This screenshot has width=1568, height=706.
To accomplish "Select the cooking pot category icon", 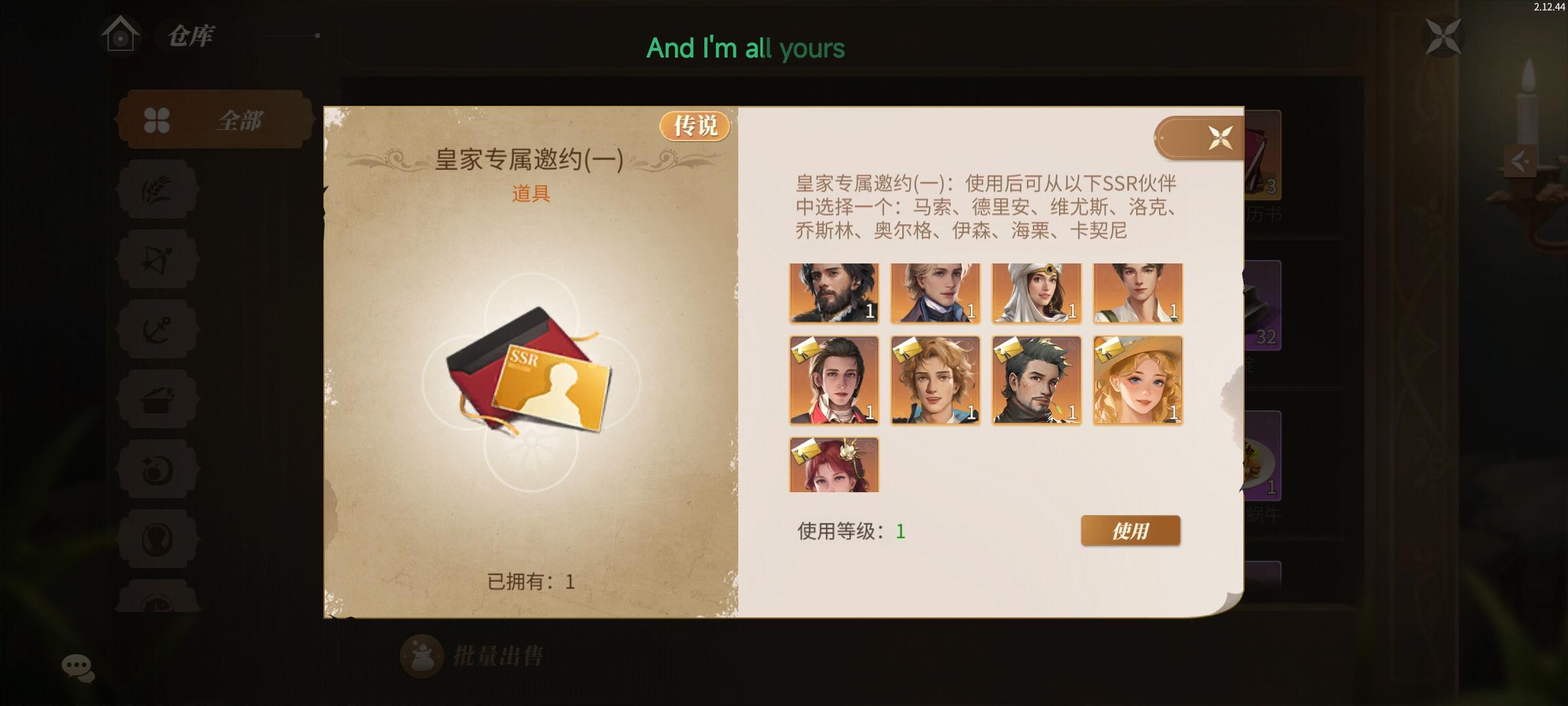I will (157, 400).
